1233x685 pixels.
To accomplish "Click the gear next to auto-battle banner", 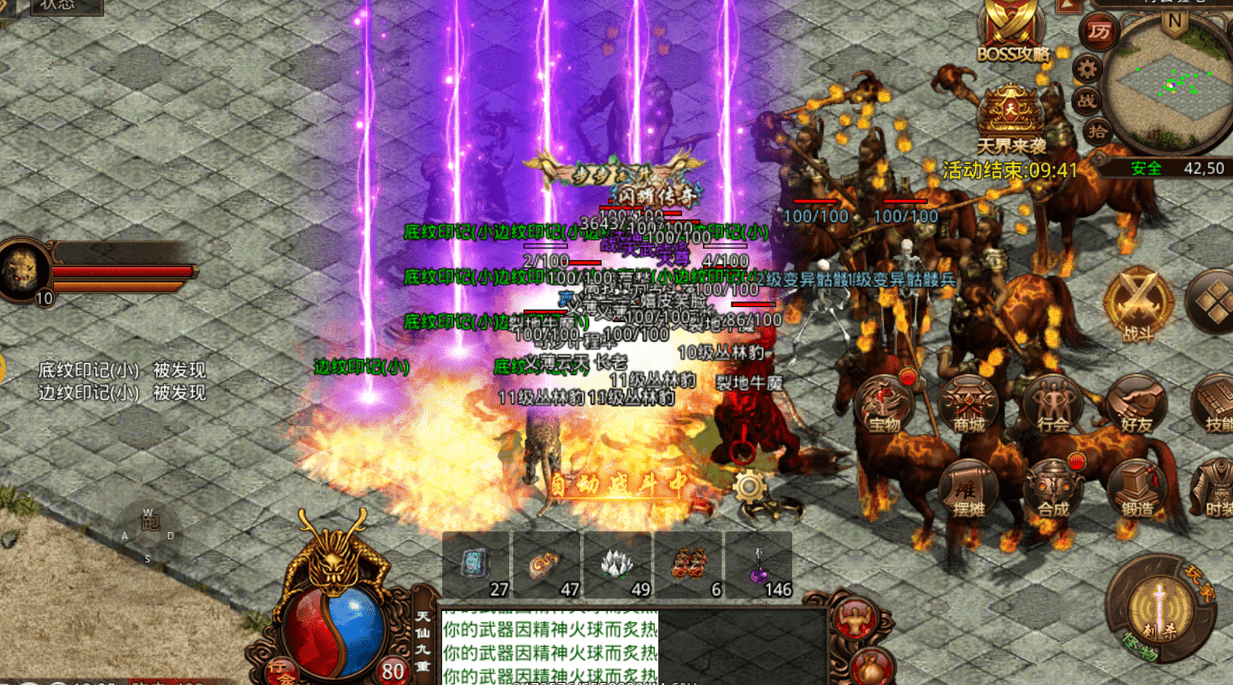I will click(x=749, y=487).
